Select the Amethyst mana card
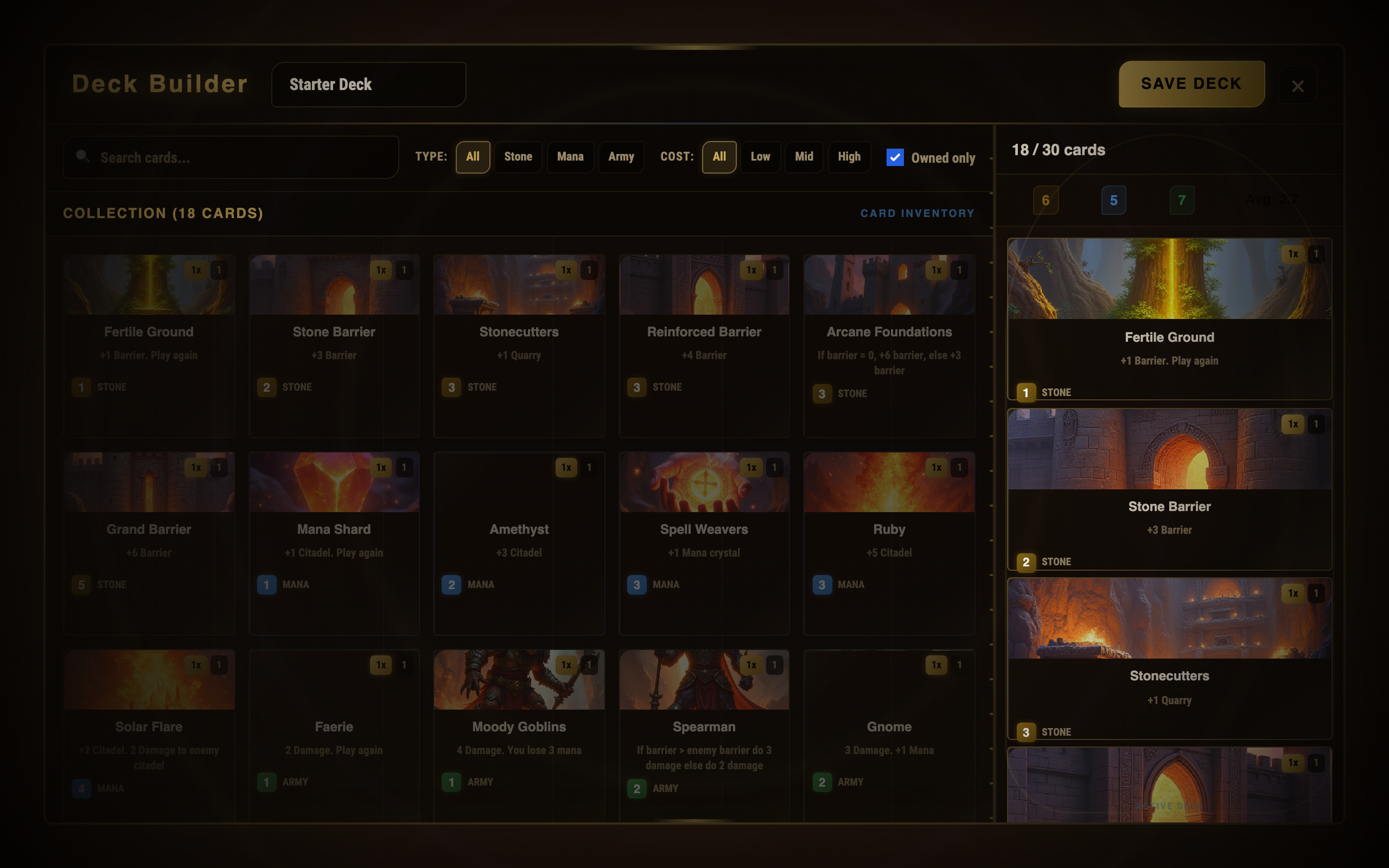This screenshot has height=868, width=1389. point(519,543)
